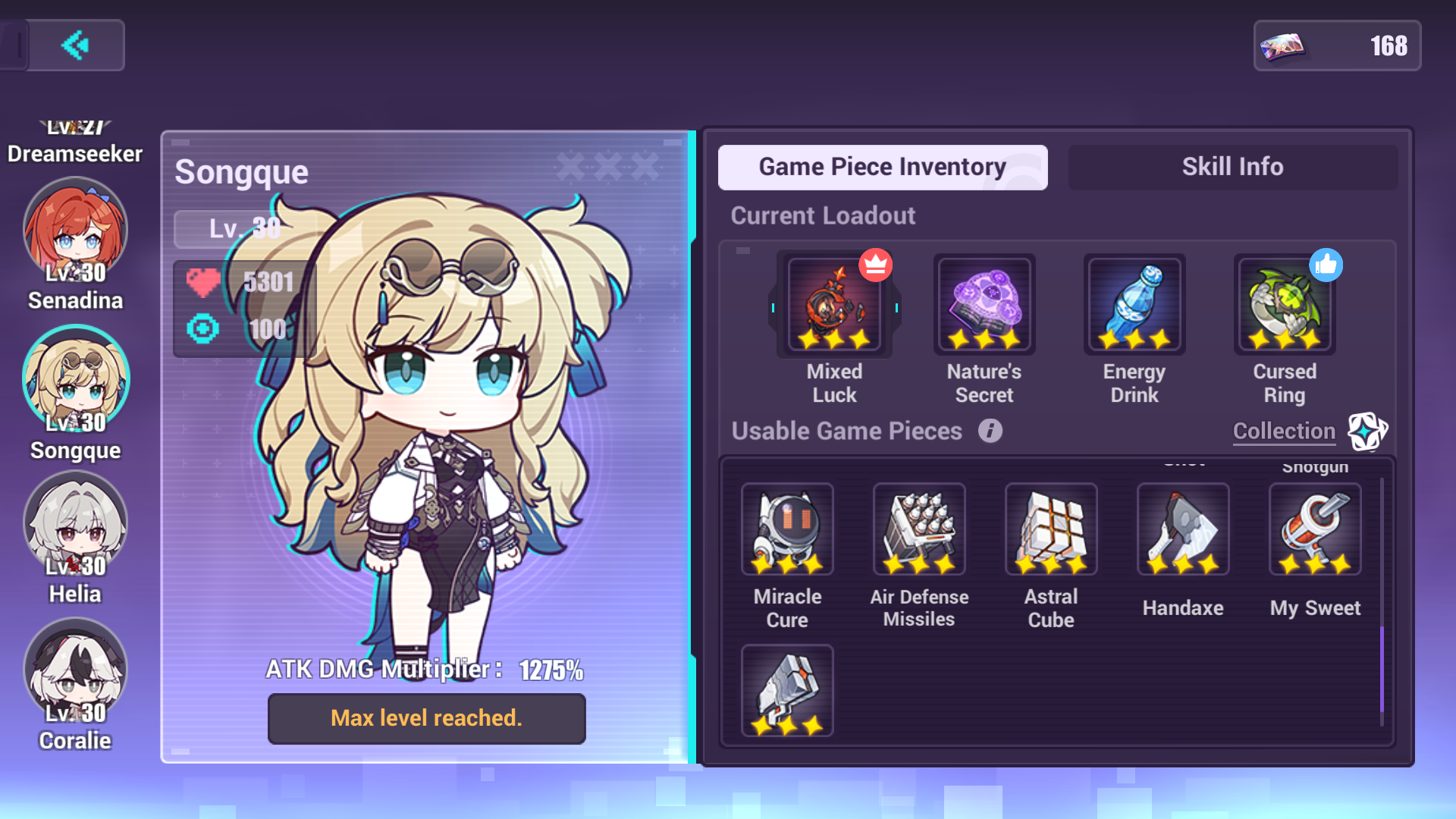Open the Handaxe game piece
The height and width of the screenshot is (819, 1456).
point(1182,529)
